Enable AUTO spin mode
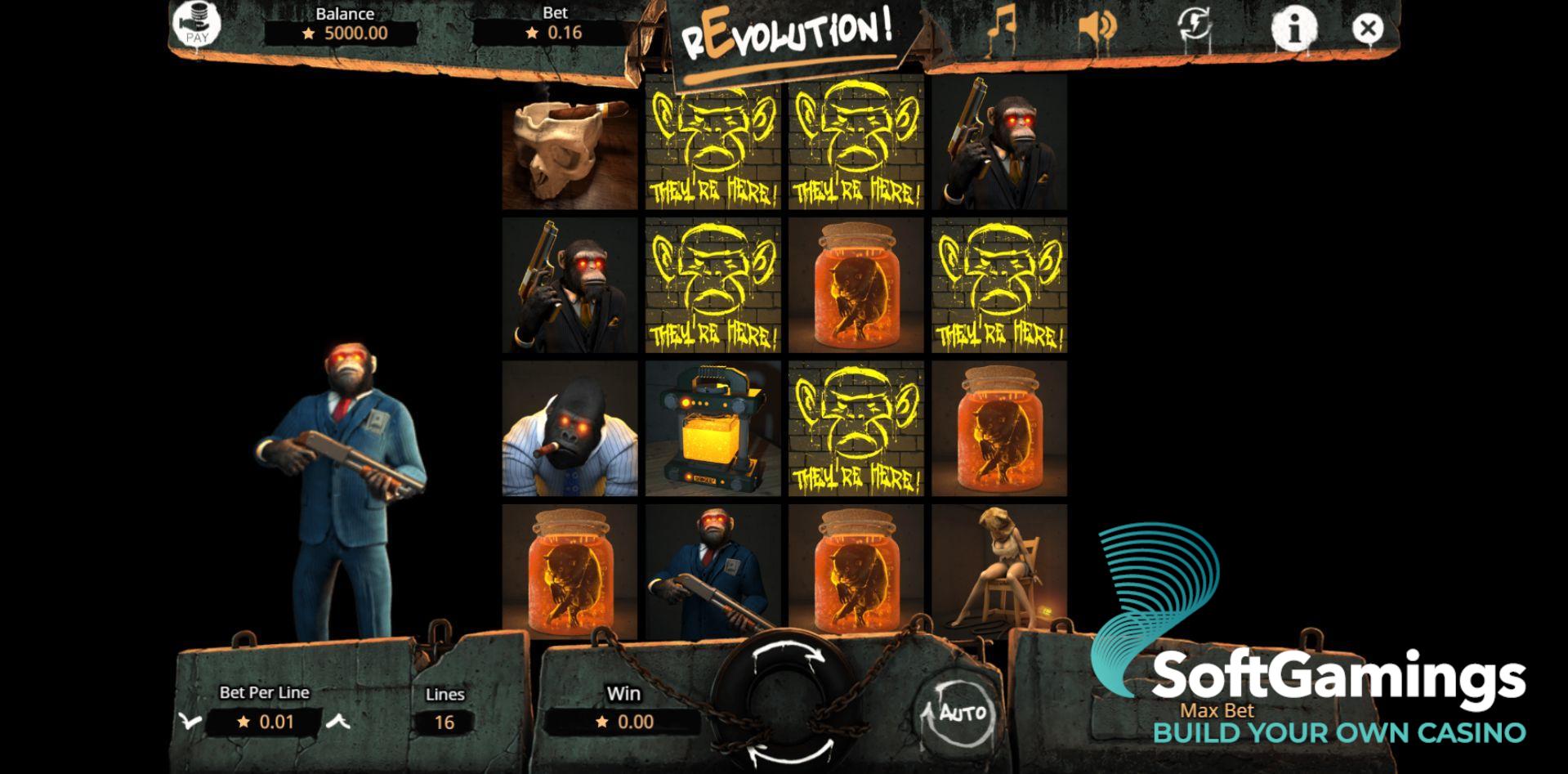1568x774 pixels. click(958, 710)
